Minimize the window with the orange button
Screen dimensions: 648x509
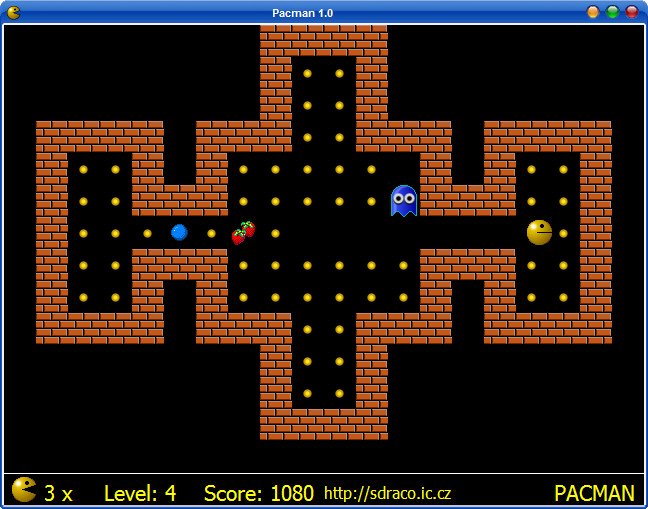(593, 12)
